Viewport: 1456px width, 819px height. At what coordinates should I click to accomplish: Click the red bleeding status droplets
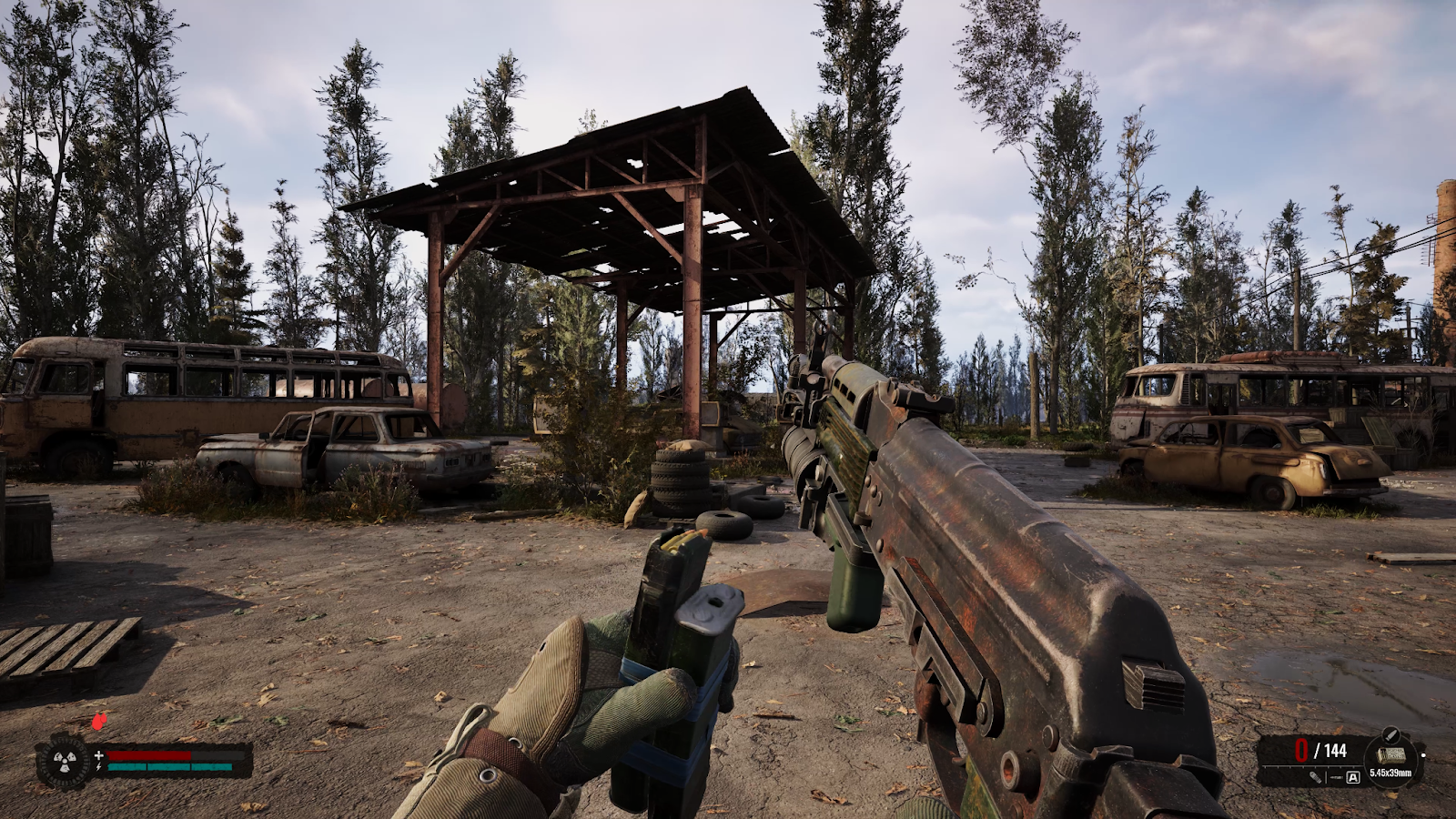pyautogui.click(x=99, y=722)
